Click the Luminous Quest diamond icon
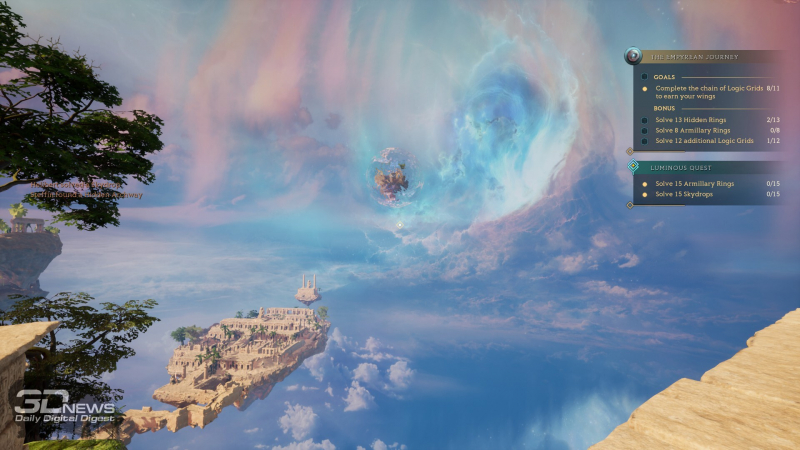Screen dimensions: 800x450 pyautogui.click(x=633, y=167)
